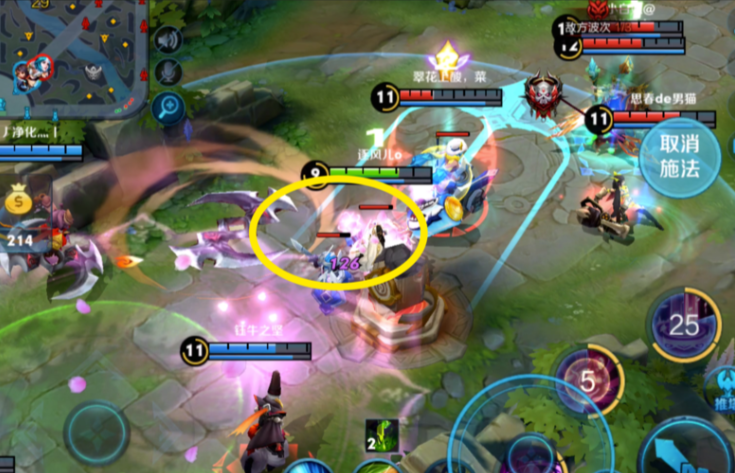Viewport: 735px width, 473px height.
Task: Tap the virtual movement joystick
Action: coord(96,432)
